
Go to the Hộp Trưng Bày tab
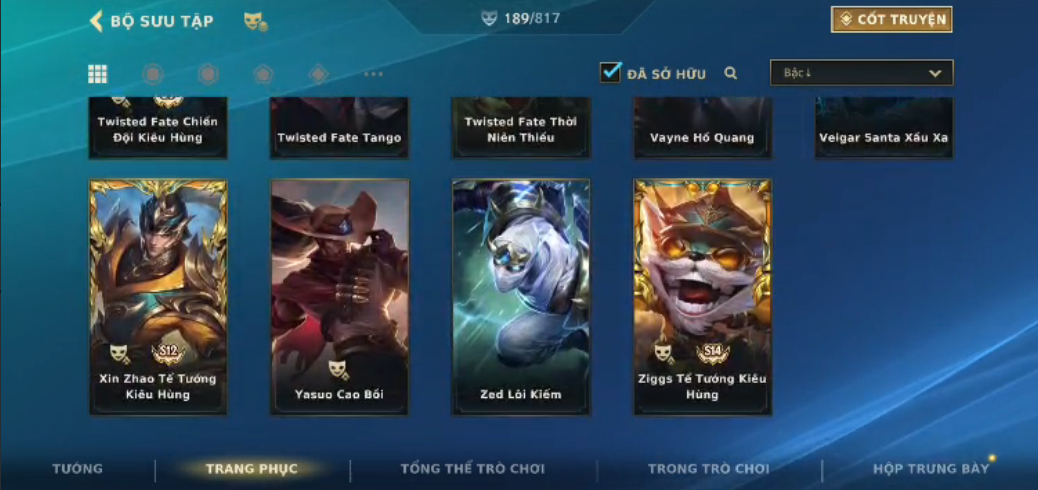click(x=930, y=469)
